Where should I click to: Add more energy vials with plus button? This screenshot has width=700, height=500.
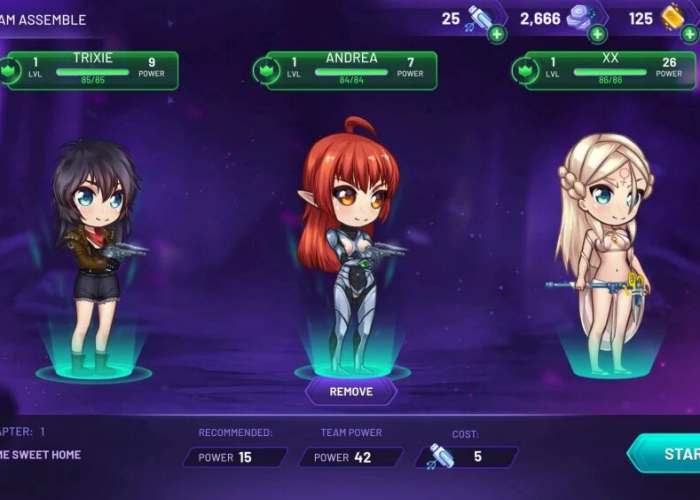click(x=497, y=34)
